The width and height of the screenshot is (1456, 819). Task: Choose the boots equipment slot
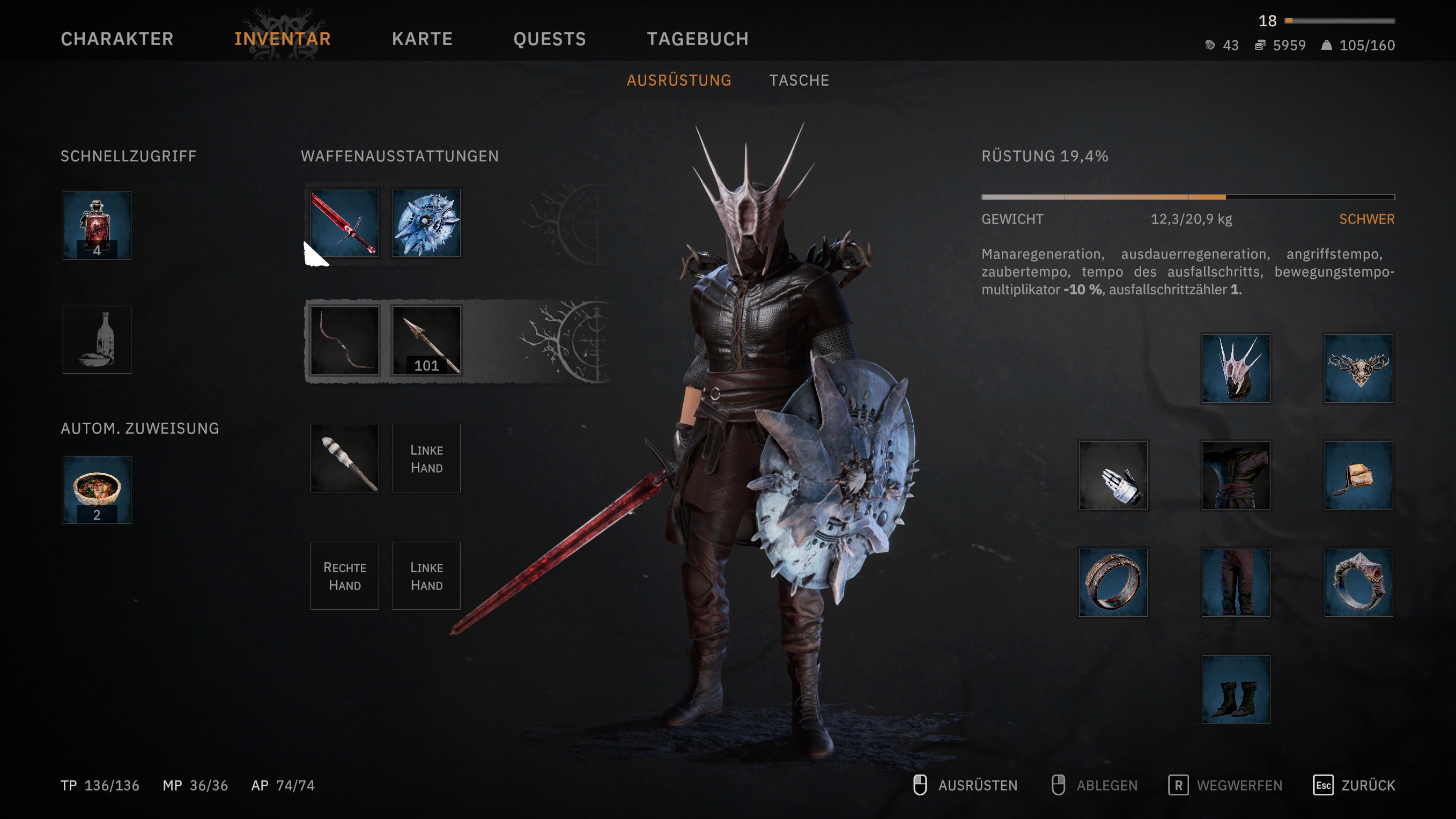[x=1236, y=689]
